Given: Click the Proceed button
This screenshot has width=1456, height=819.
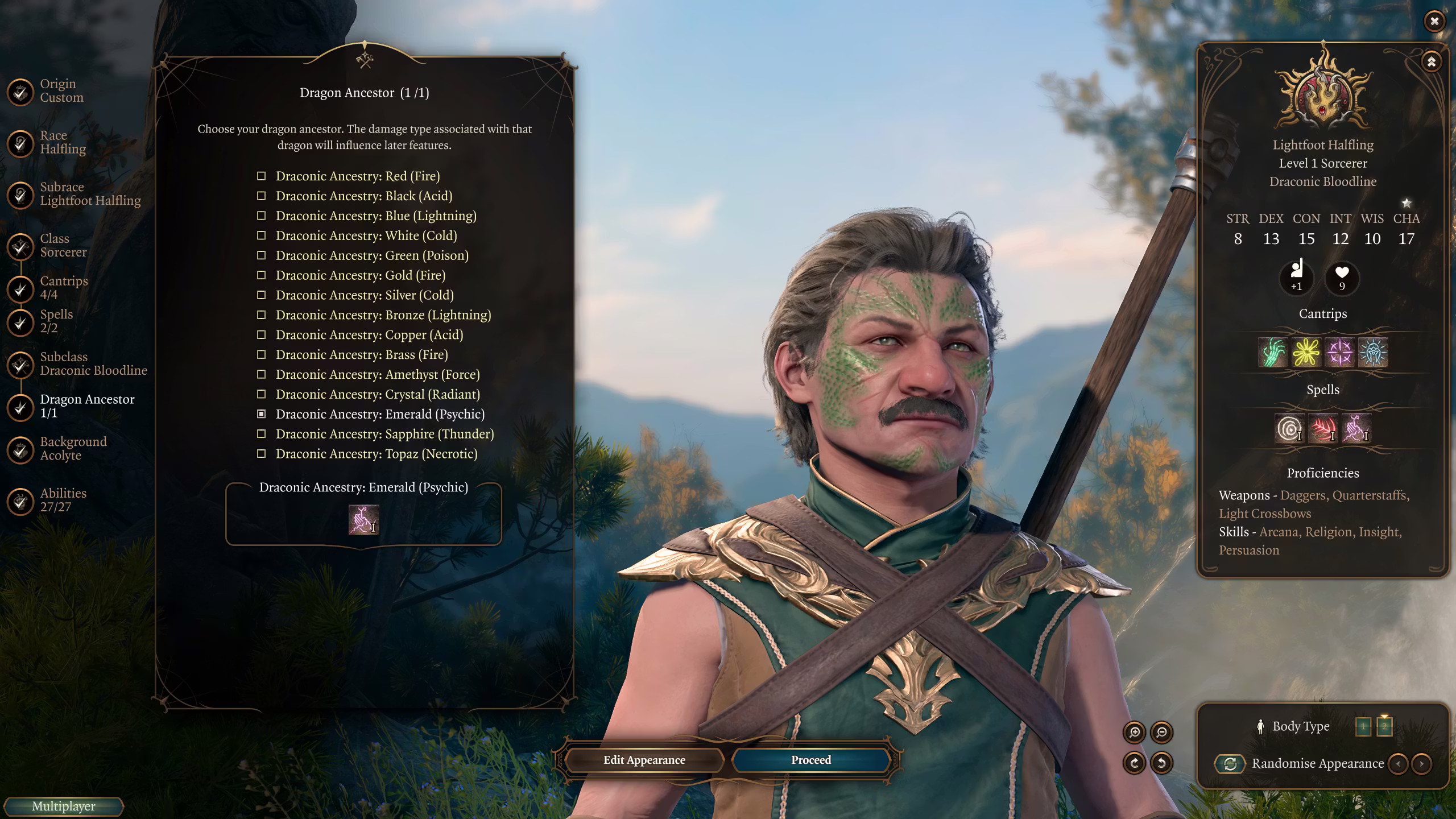Looking at the screenshot, I should pos(810,760).
